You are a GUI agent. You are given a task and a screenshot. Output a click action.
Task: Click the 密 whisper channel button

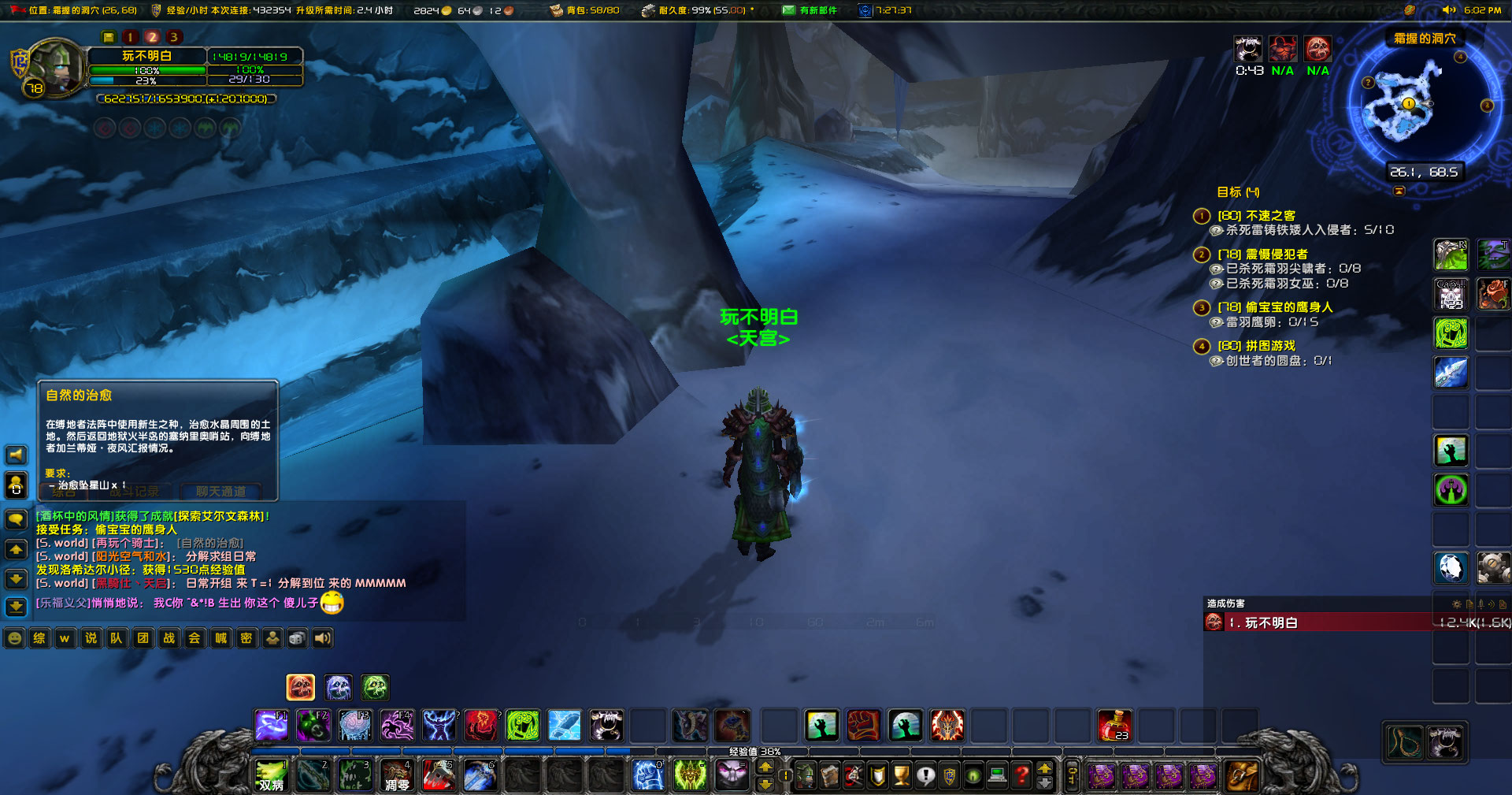(x=246, y=637)
